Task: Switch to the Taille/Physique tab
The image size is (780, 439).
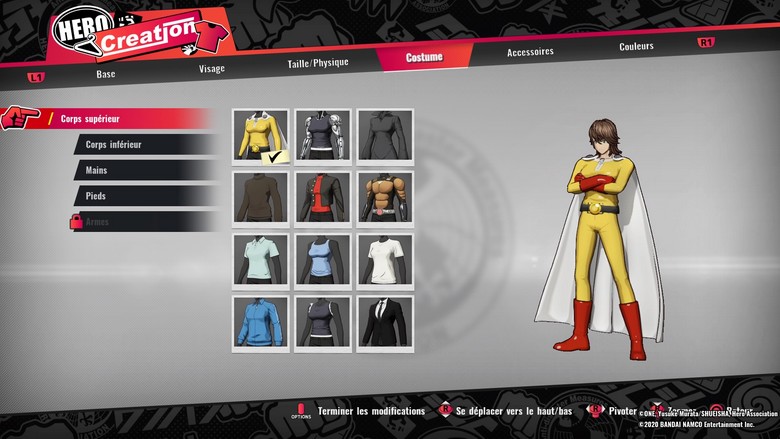Action: pos(318,62)
